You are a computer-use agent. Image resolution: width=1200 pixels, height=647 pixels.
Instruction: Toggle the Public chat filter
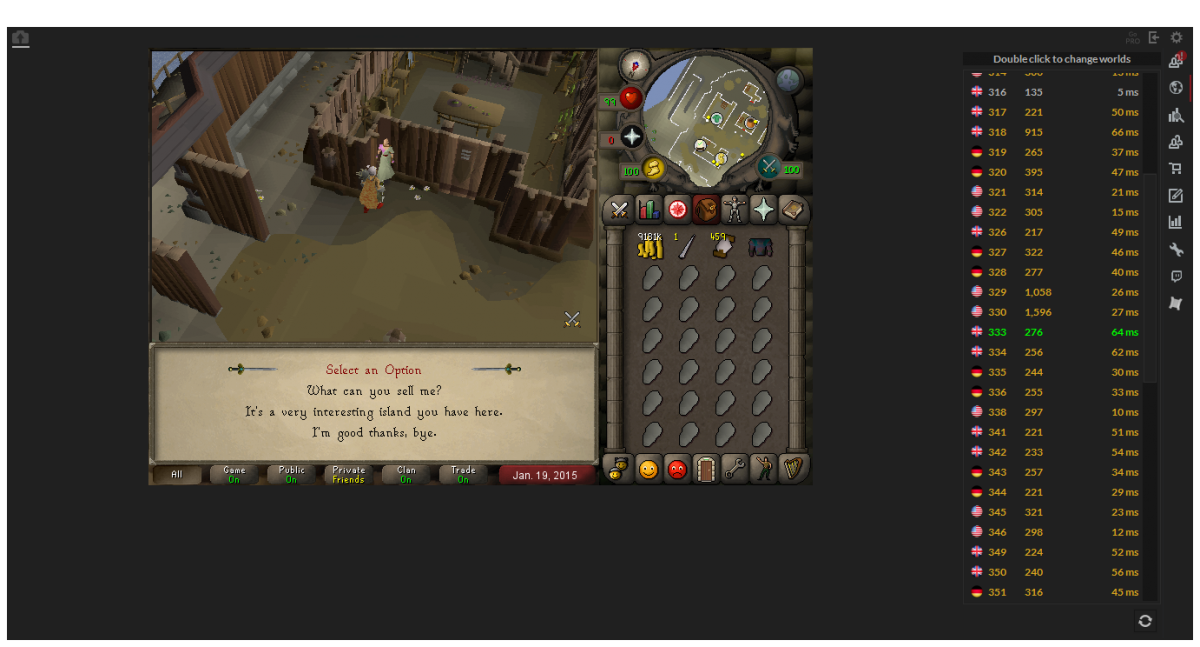click(291, 474)
